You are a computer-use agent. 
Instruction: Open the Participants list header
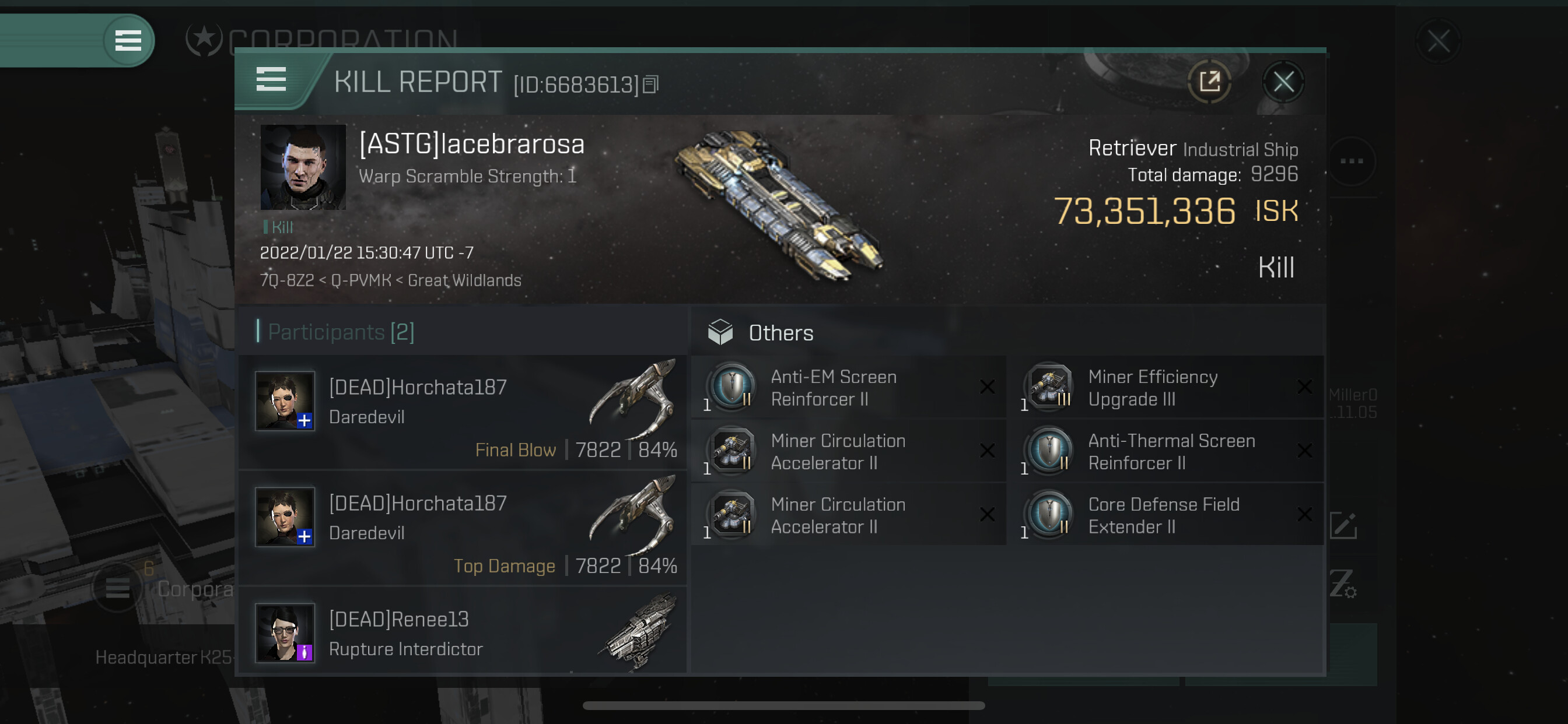(x=341, y=332)
